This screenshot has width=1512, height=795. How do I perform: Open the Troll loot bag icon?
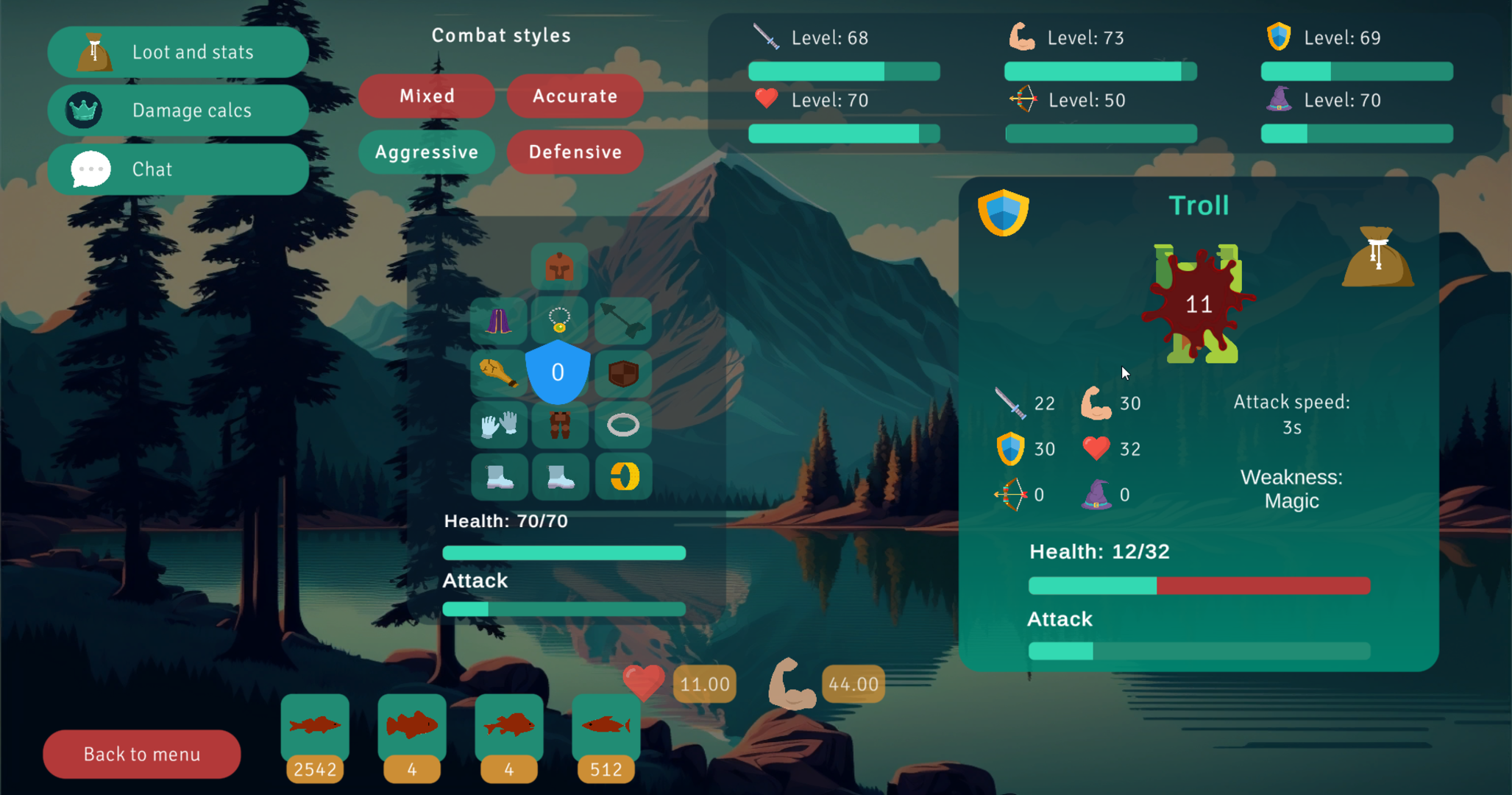pyautogui.click(x=1378, y=257)
